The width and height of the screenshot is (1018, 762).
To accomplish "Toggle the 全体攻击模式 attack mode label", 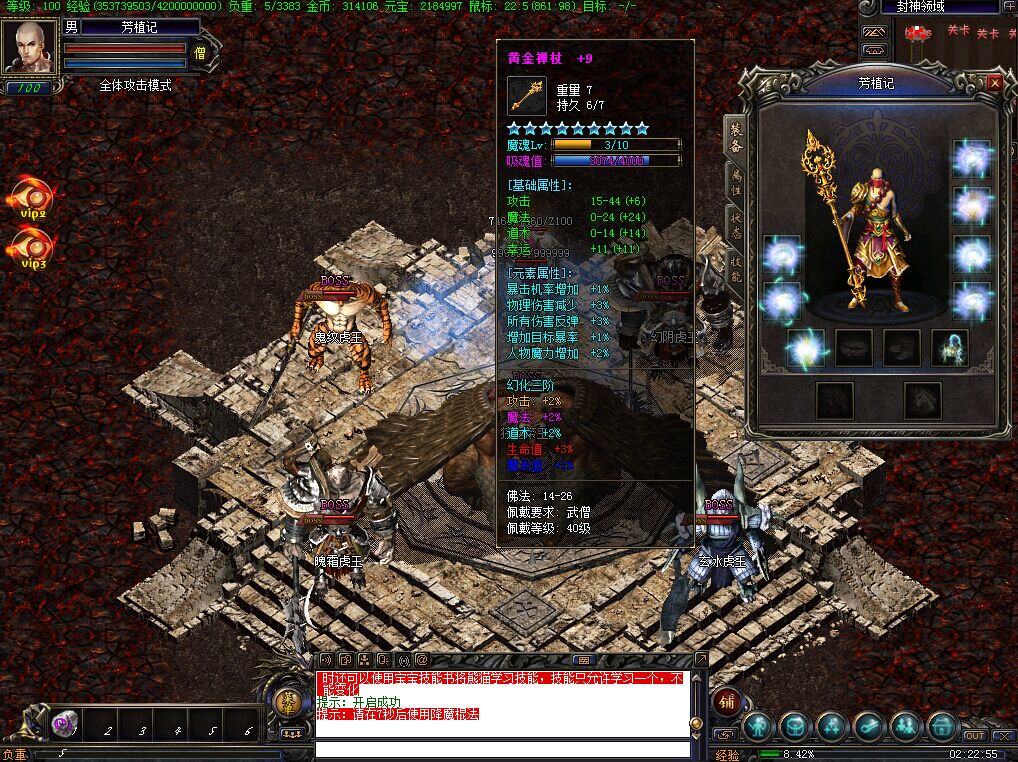I will tap(135, 86).
